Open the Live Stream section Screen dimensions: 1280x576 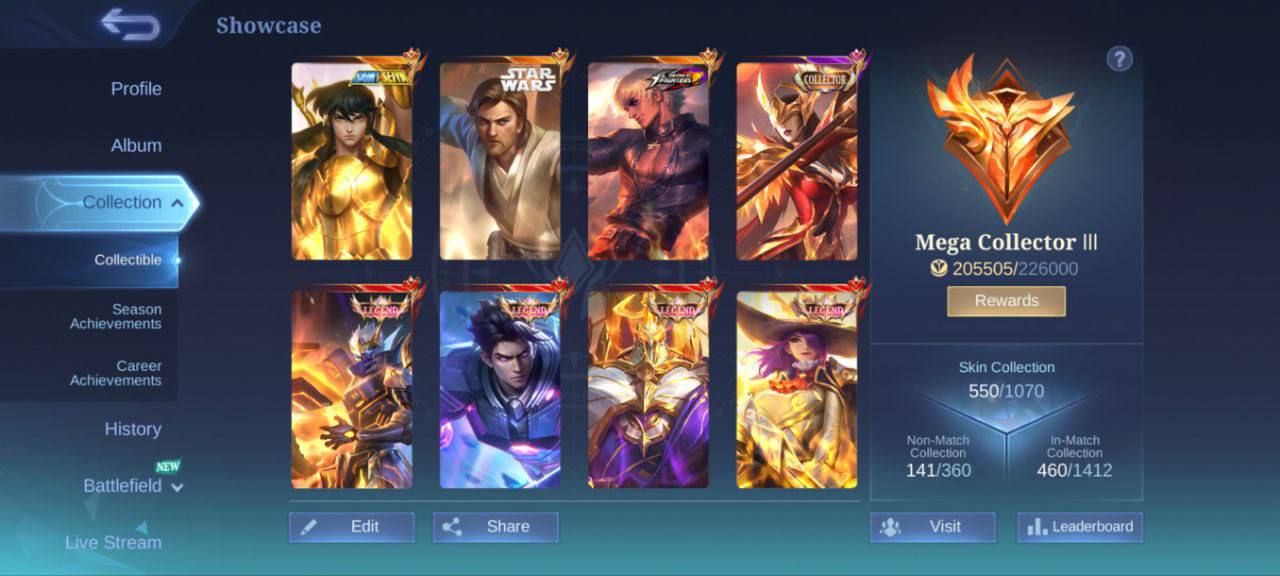(113, 542)
